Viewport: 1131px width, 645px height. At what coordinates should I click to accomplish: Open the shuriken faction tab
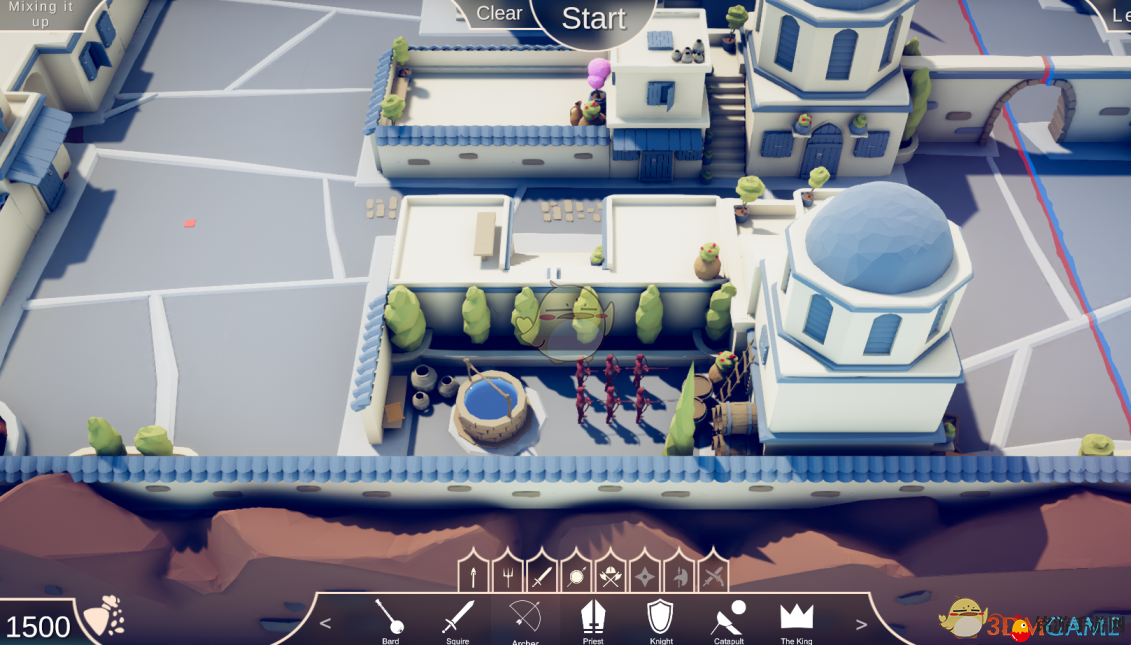click(645, 576)
